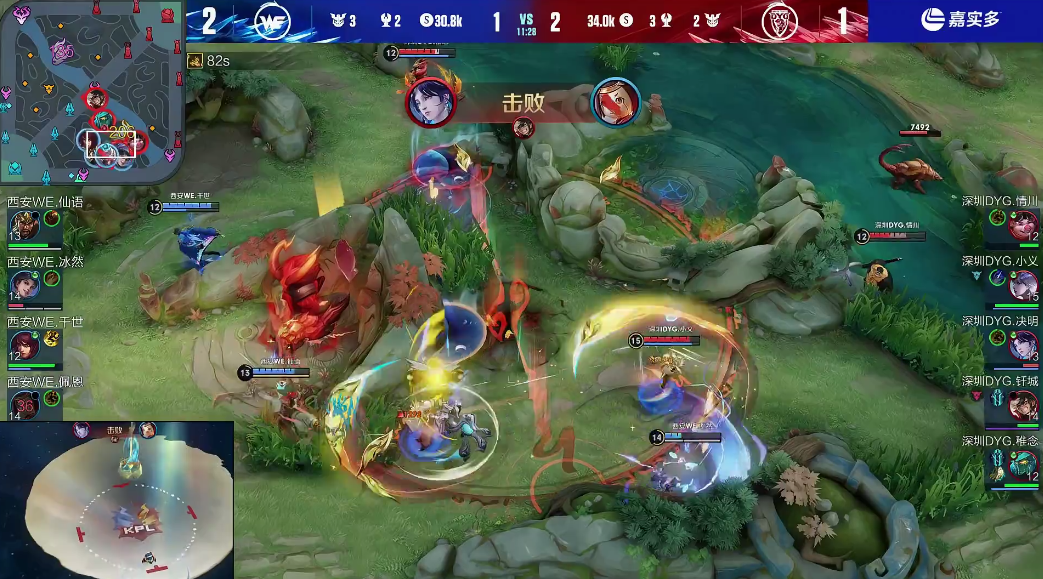Click the DYG team logo on scoreboard
1043x579 pixels.
tap(775, 20)
